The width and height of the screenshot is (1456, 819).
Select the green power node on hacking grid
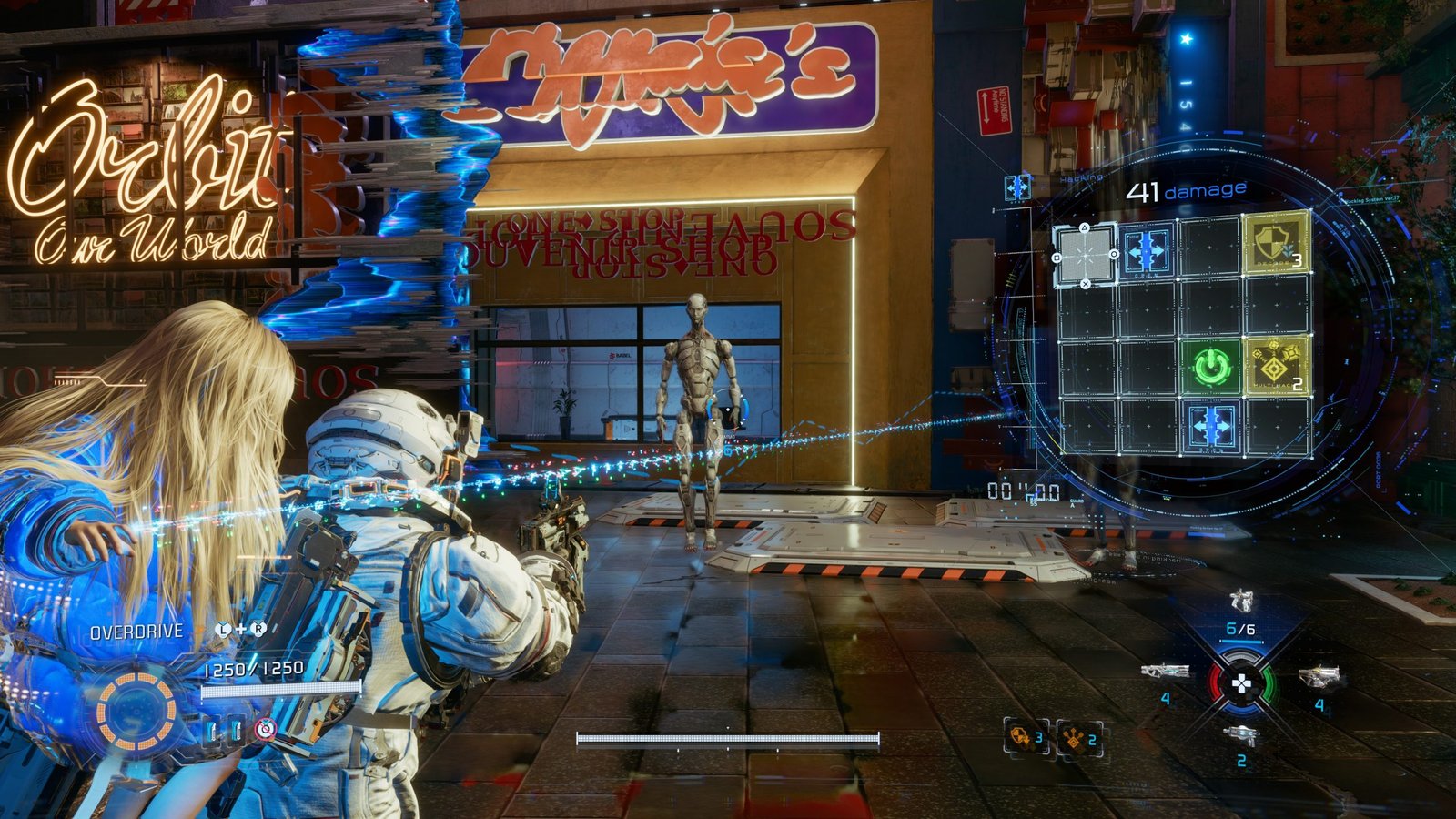coord(1211,367)
